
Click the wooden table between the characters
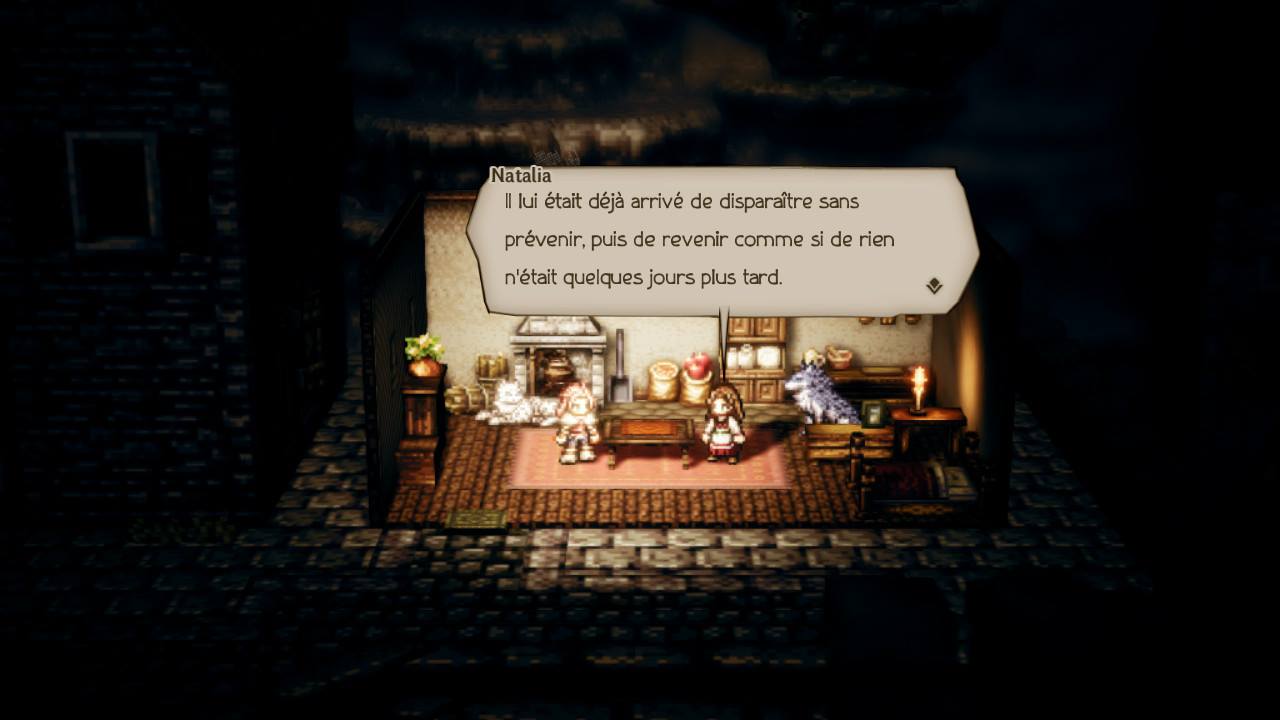(650, 432)
